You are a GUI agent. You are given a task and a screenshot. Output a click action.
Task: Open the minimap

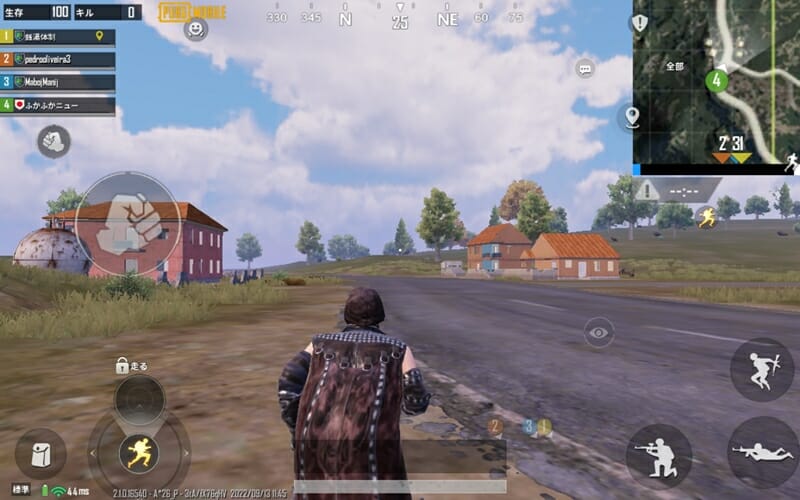click(x=715, y=80)
